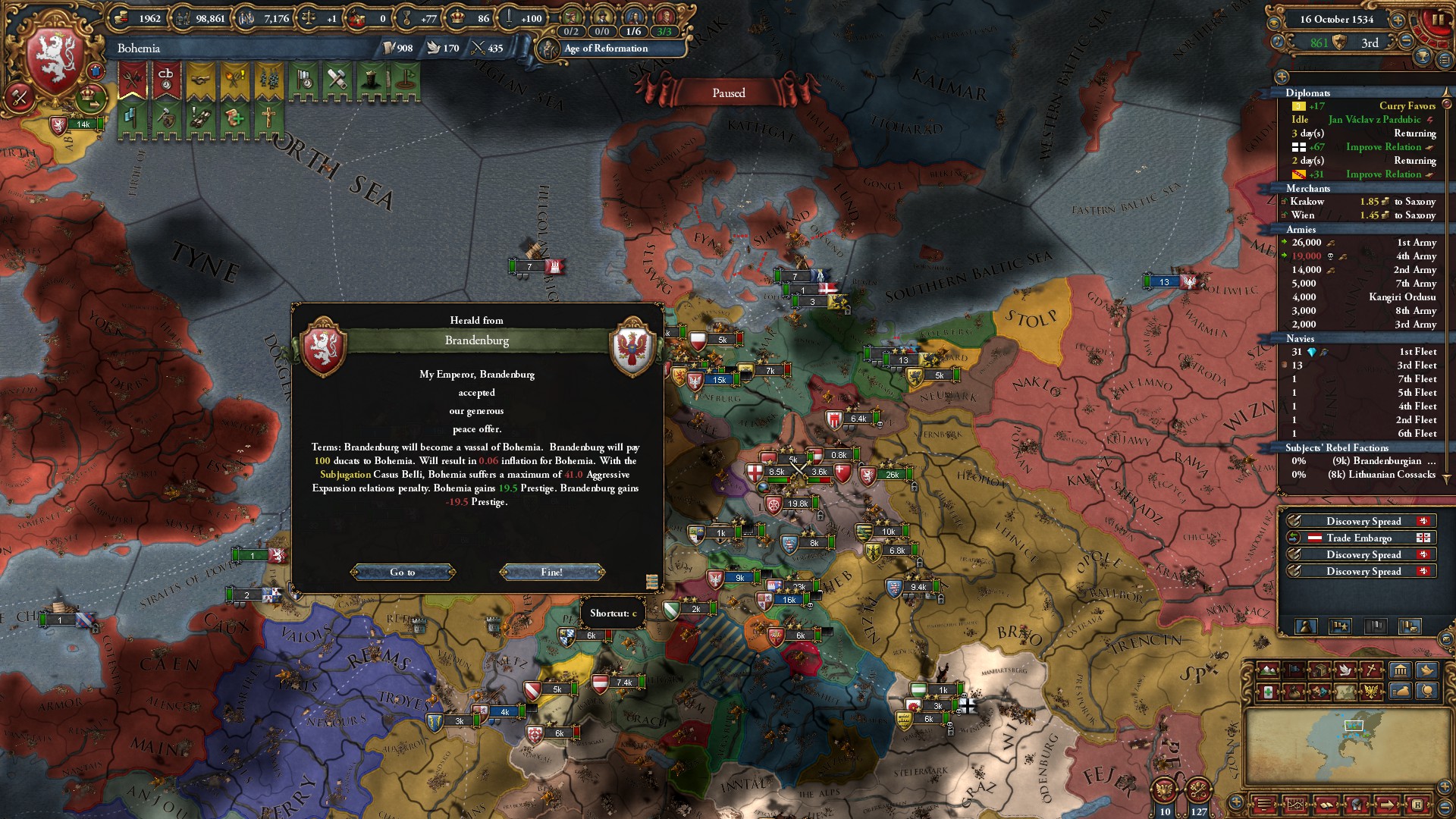
Task: Open the Trade Embargo notification
Action: tap(1359, 538)
